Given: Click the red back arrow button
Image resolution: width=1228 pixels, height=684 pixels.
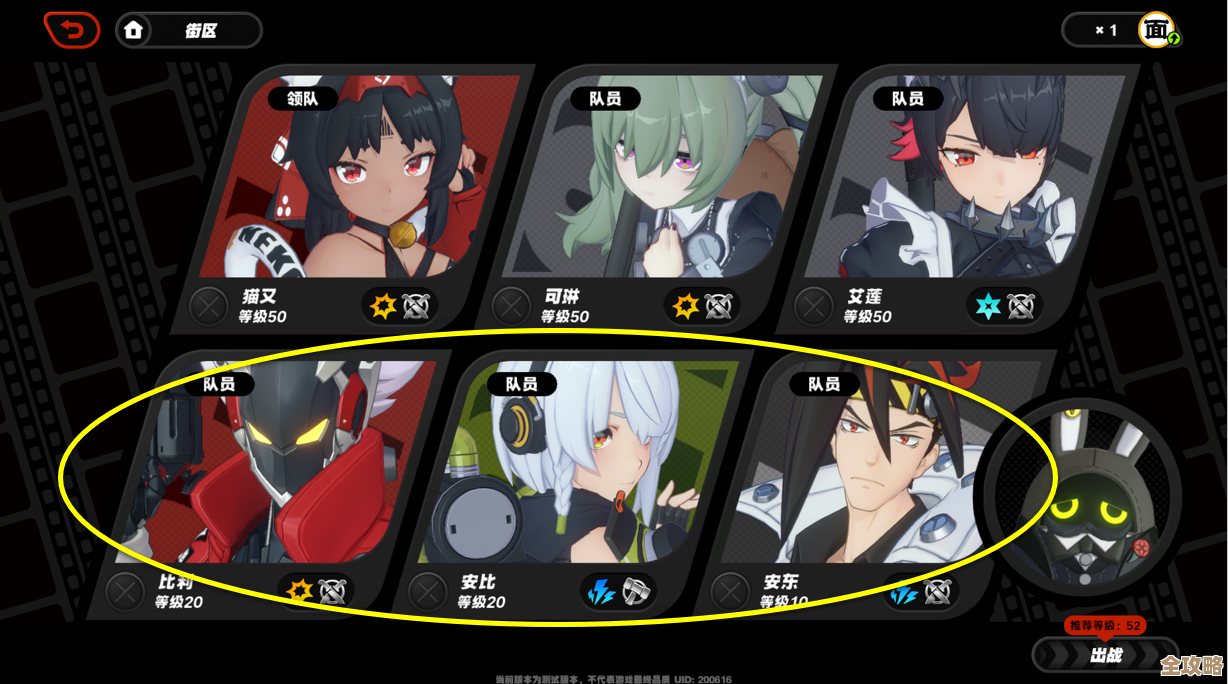Looking at the screenshot, I should 72,30.
